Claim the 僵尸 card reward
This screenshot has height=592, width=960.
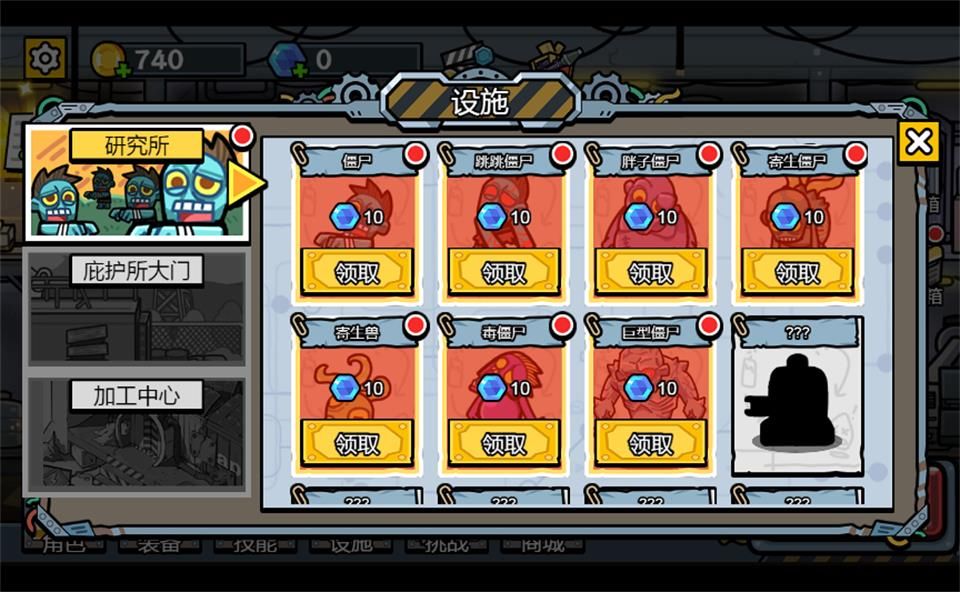coord(357,272)
